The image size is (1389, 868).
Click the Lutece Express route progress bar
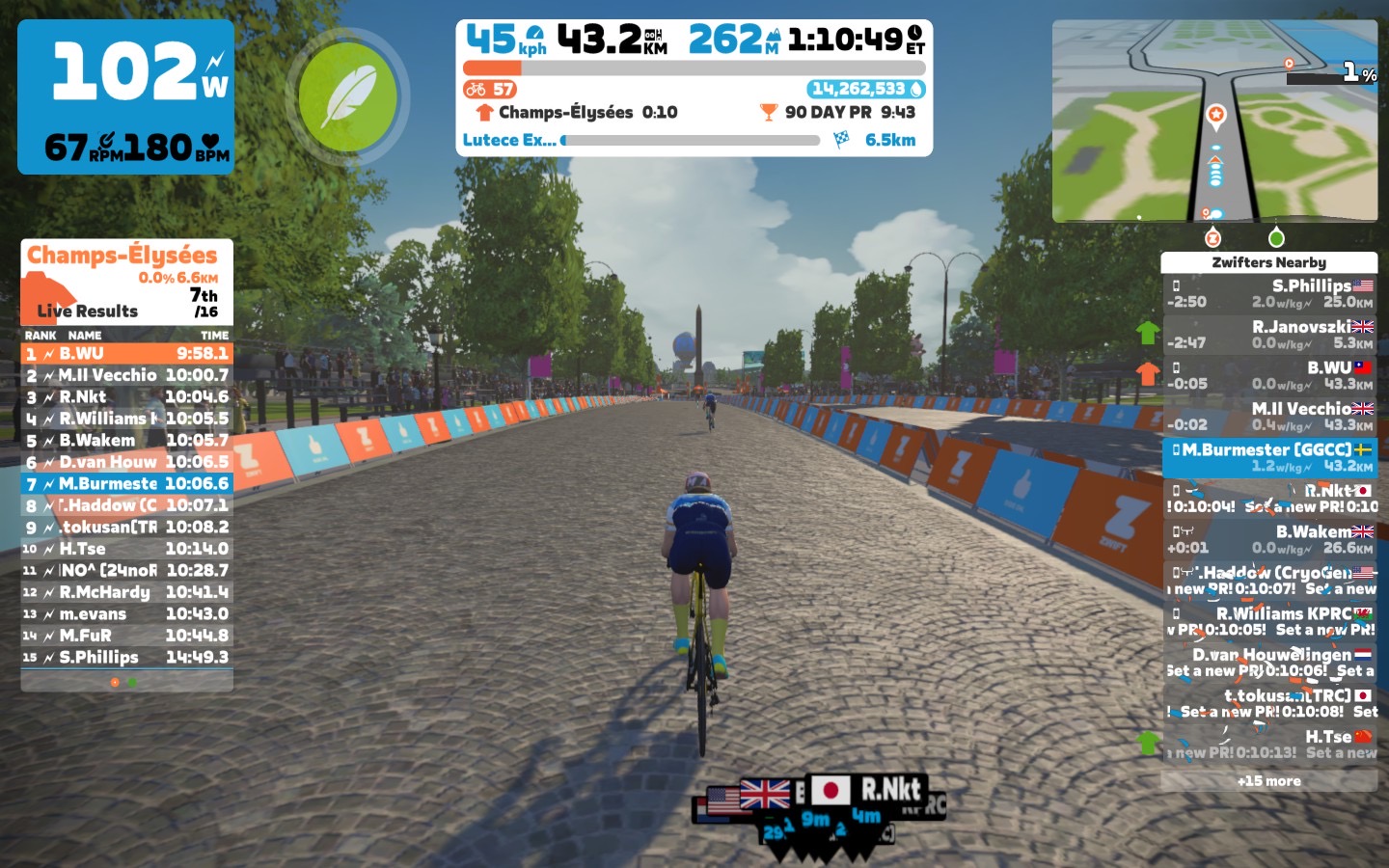691,141
